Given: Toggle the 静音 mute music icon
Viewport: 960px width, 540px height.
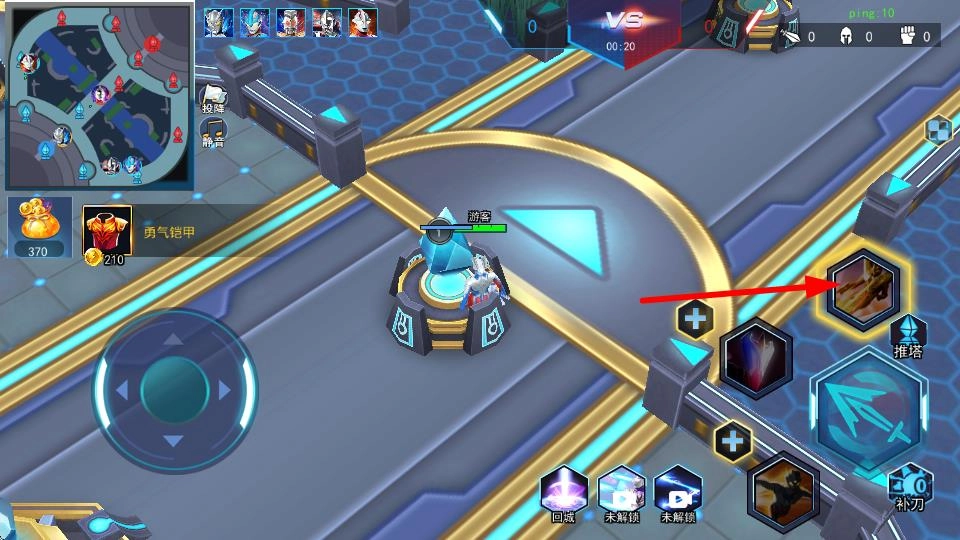Looking at the screenshot, I should [x=213, y=131].
